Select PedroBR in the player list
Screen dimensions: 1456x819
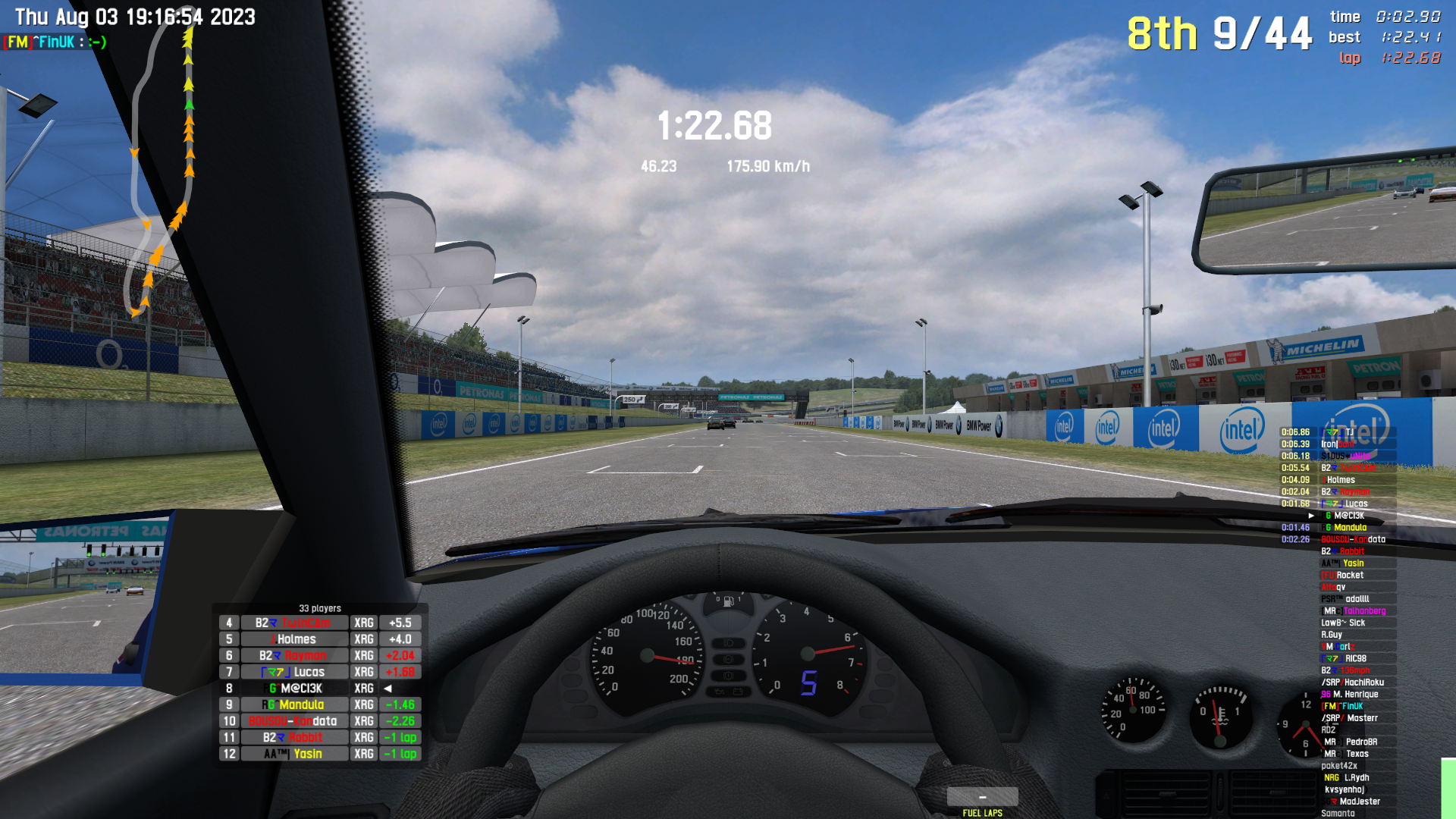[1357, 742]
